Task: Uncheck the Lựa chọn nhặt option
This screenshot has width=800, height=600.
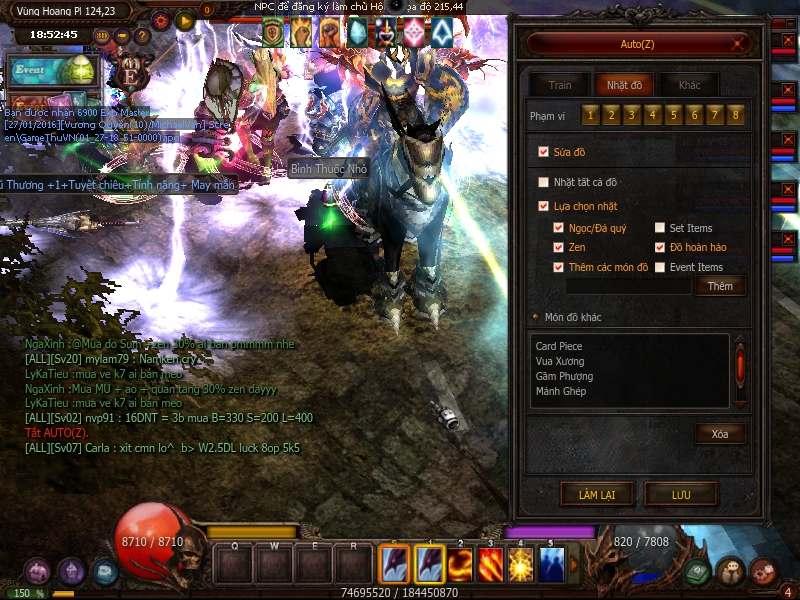Action: coord(544,206)
